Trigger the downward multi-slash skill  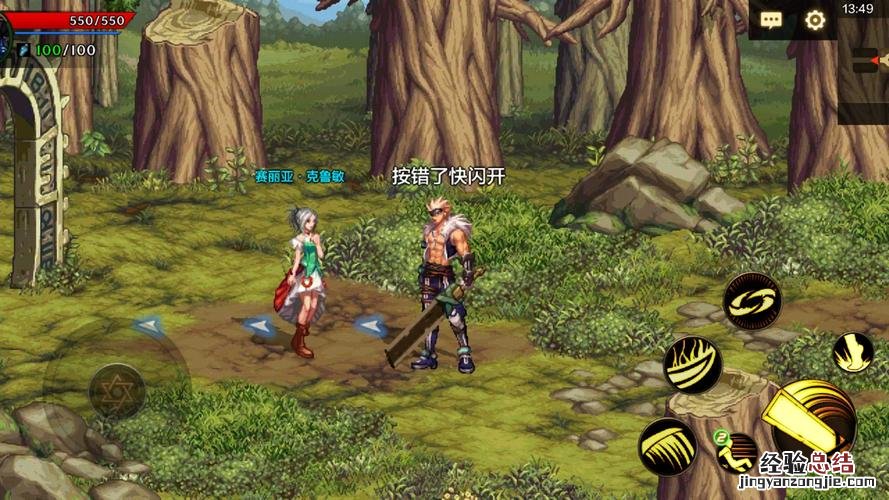tap(667, 447)
